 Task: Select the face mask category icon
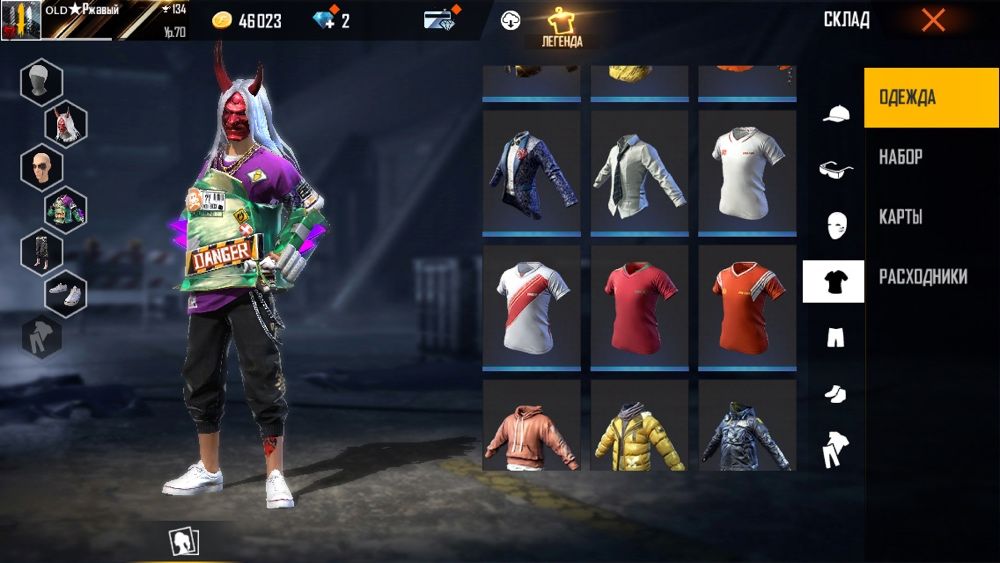834,226
